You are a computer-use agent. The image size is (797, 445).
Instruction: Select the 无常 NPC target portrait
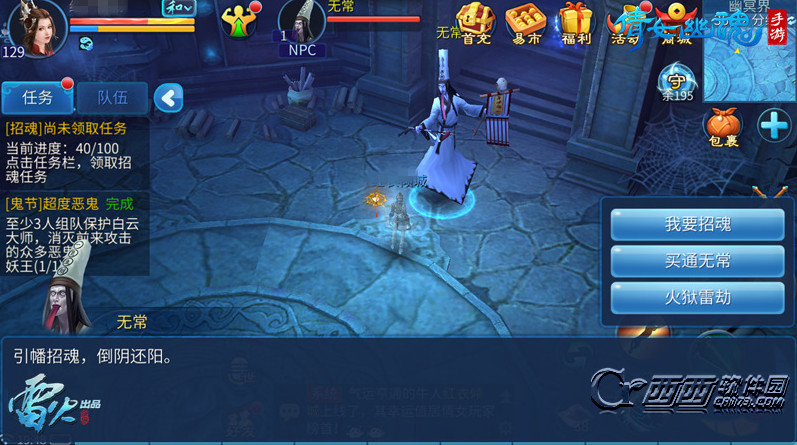[302, 24]
